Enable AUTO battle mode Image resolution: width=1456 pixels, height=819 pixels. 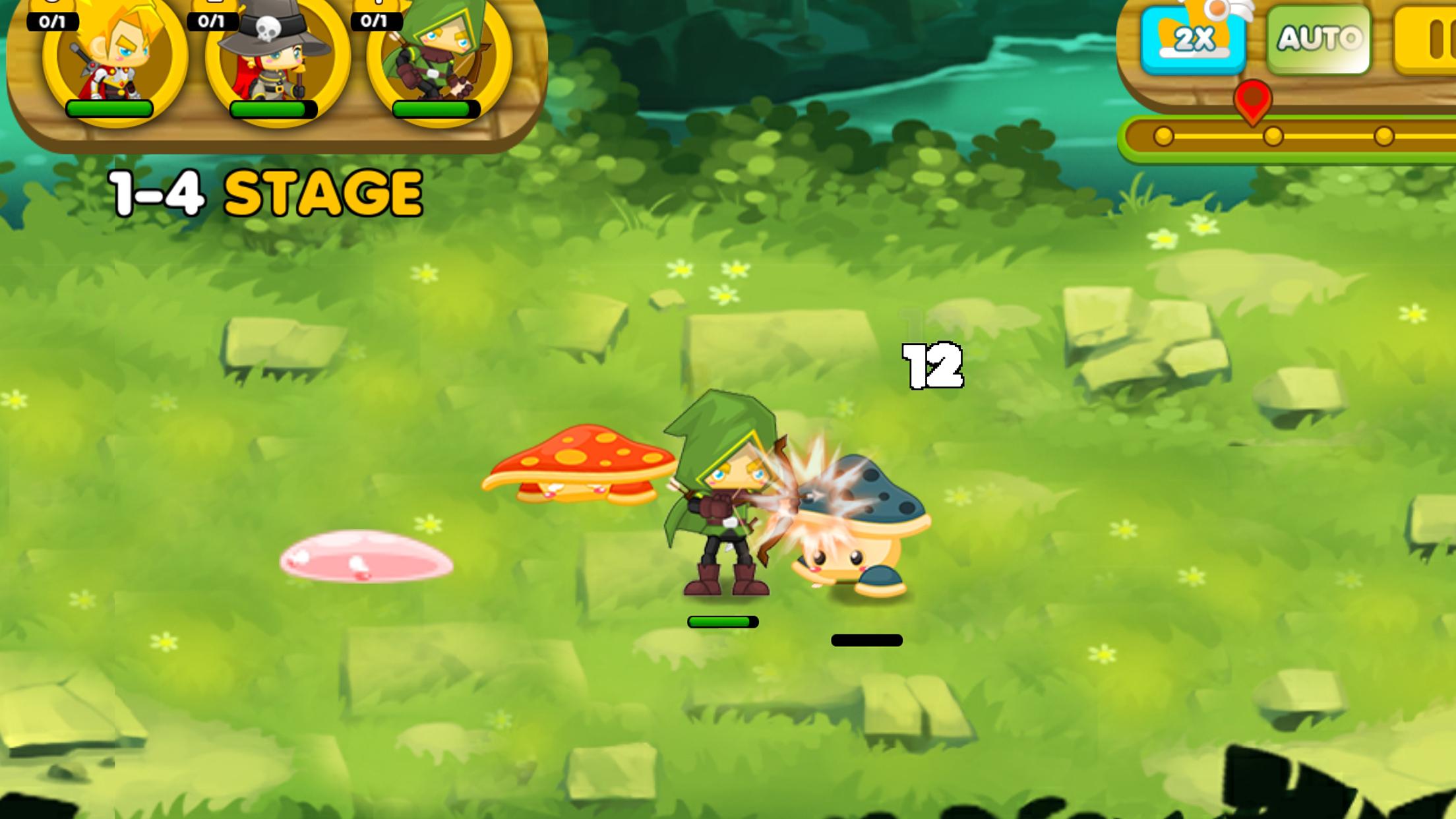(1318, 40)
